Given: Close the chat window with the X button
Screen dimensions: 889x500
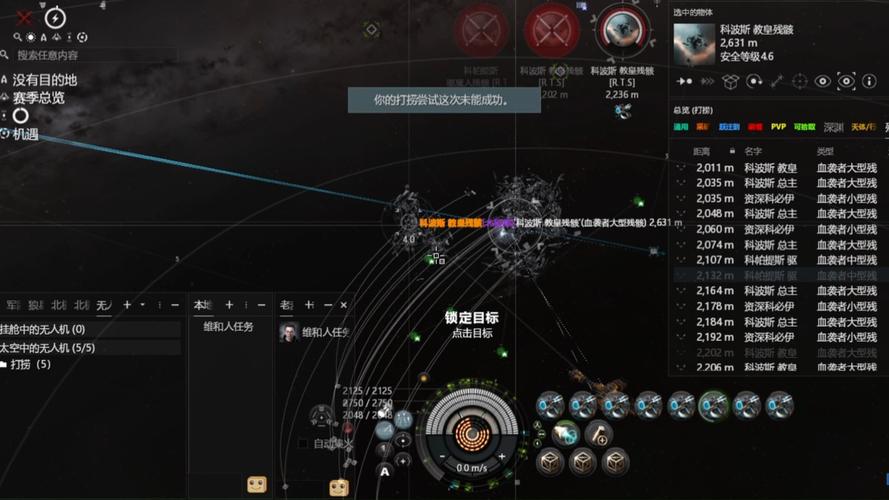Looking at the screenshot, I should (344, 304).
